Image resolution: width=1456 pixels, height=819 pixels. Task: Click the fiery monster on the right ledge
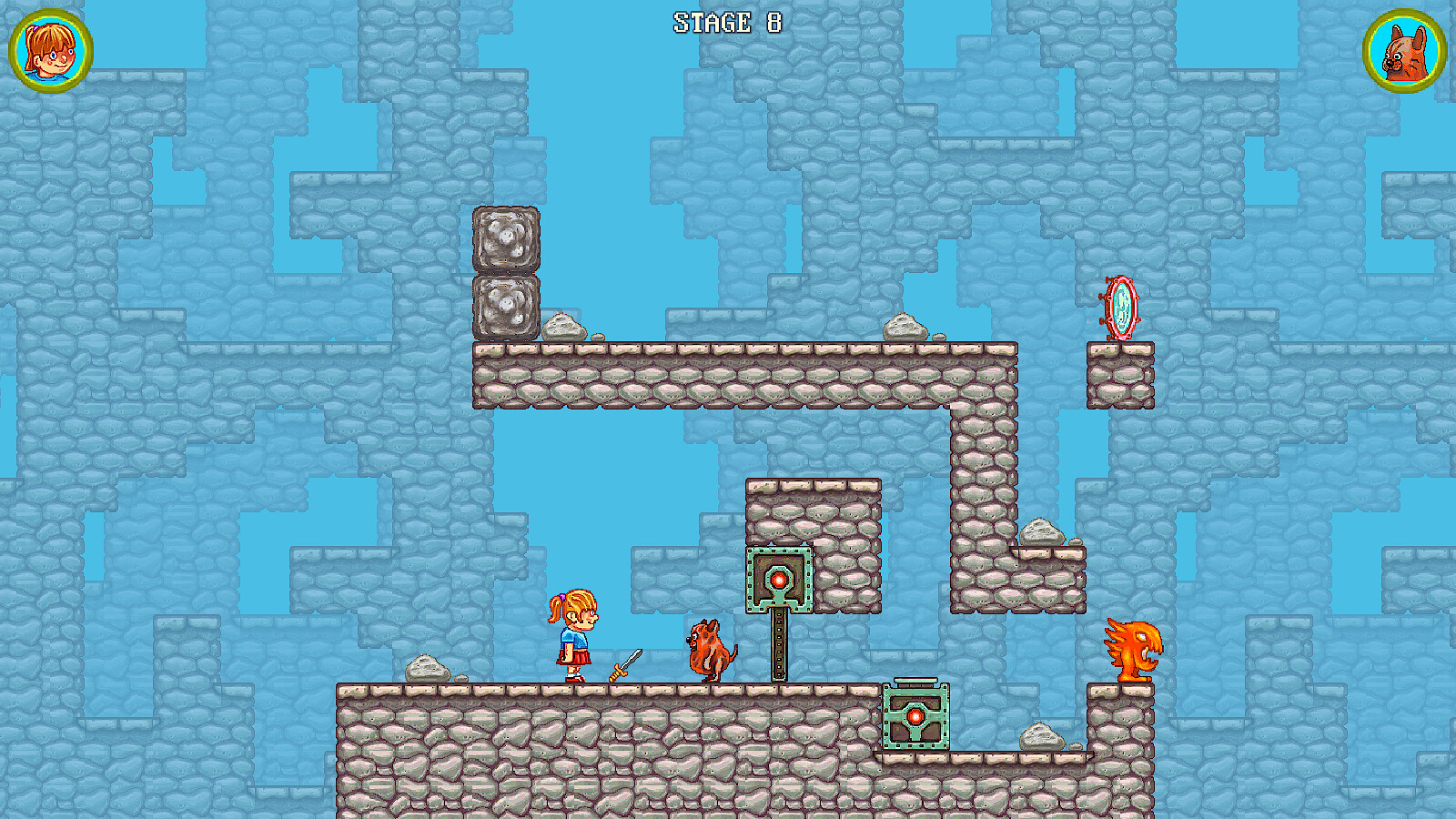(1131, 648)
